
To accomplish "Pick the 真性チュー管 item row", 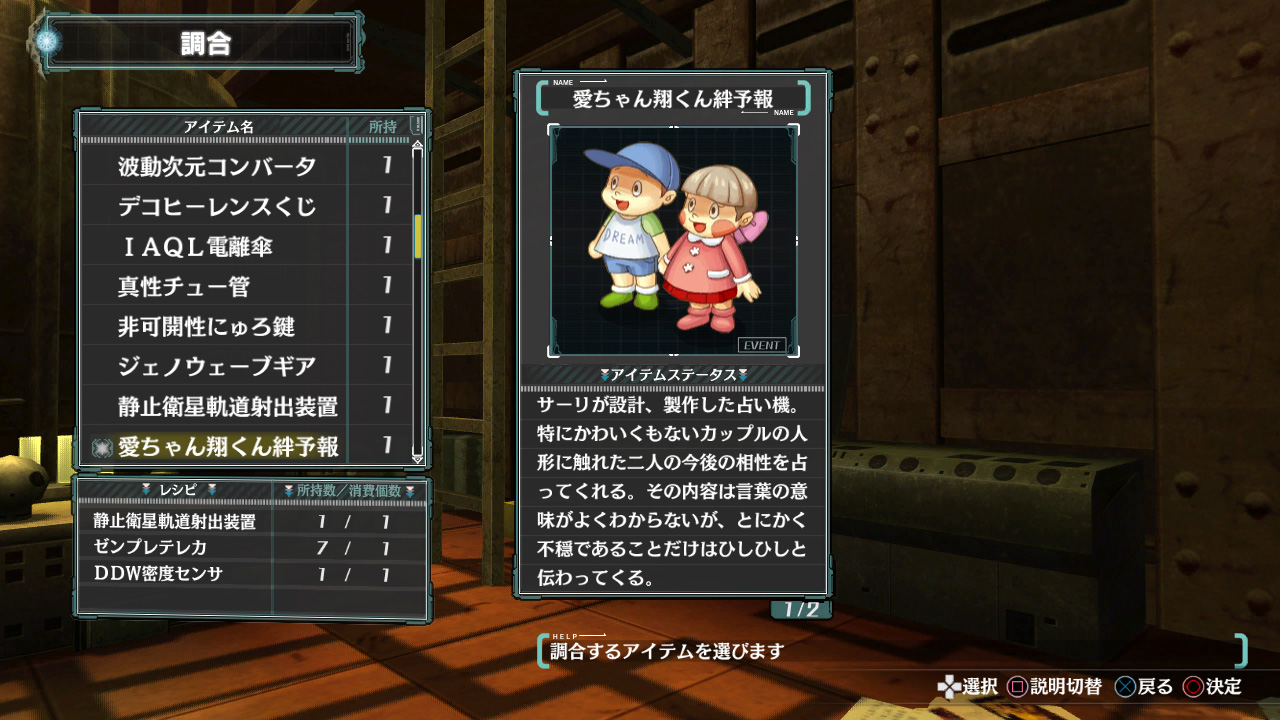I will click(x=184, y=287).
